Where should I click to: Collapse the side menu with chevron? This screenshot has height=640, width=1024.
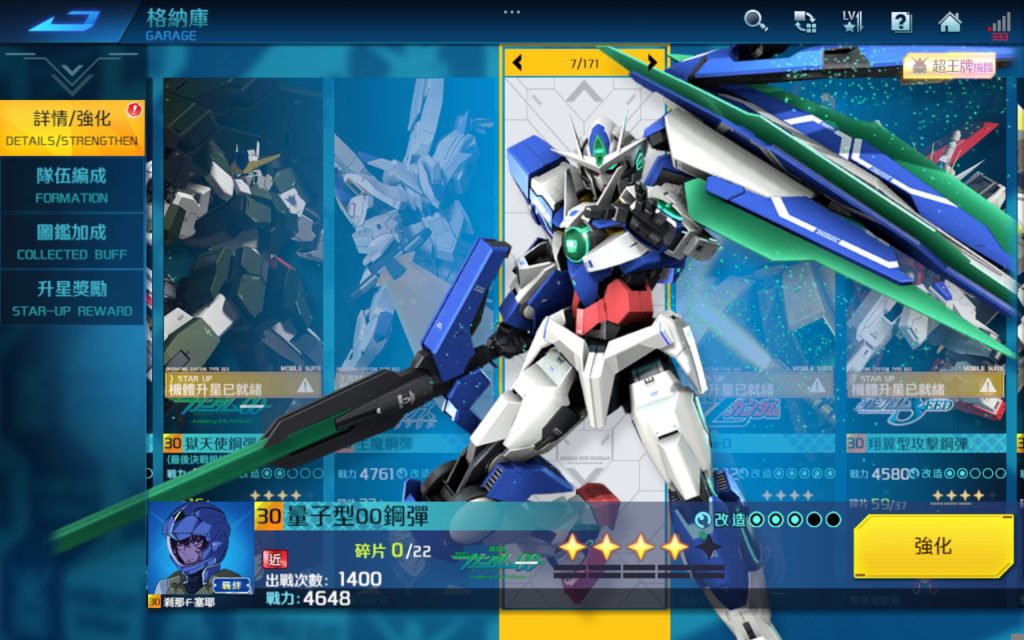72,72
